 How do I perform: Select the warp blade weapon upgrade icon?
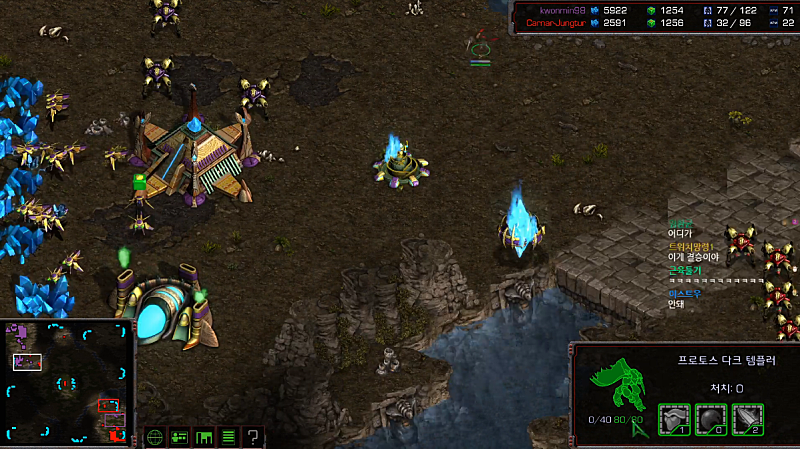click(748, 419)
